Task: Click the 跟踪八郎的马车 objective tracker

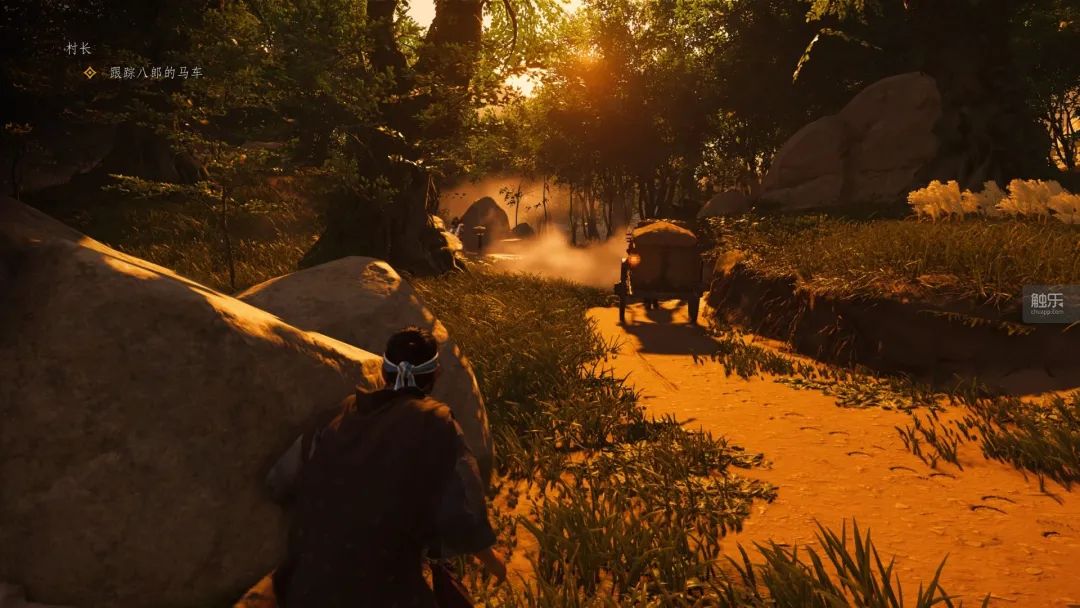Action: (x=155, y=73)
